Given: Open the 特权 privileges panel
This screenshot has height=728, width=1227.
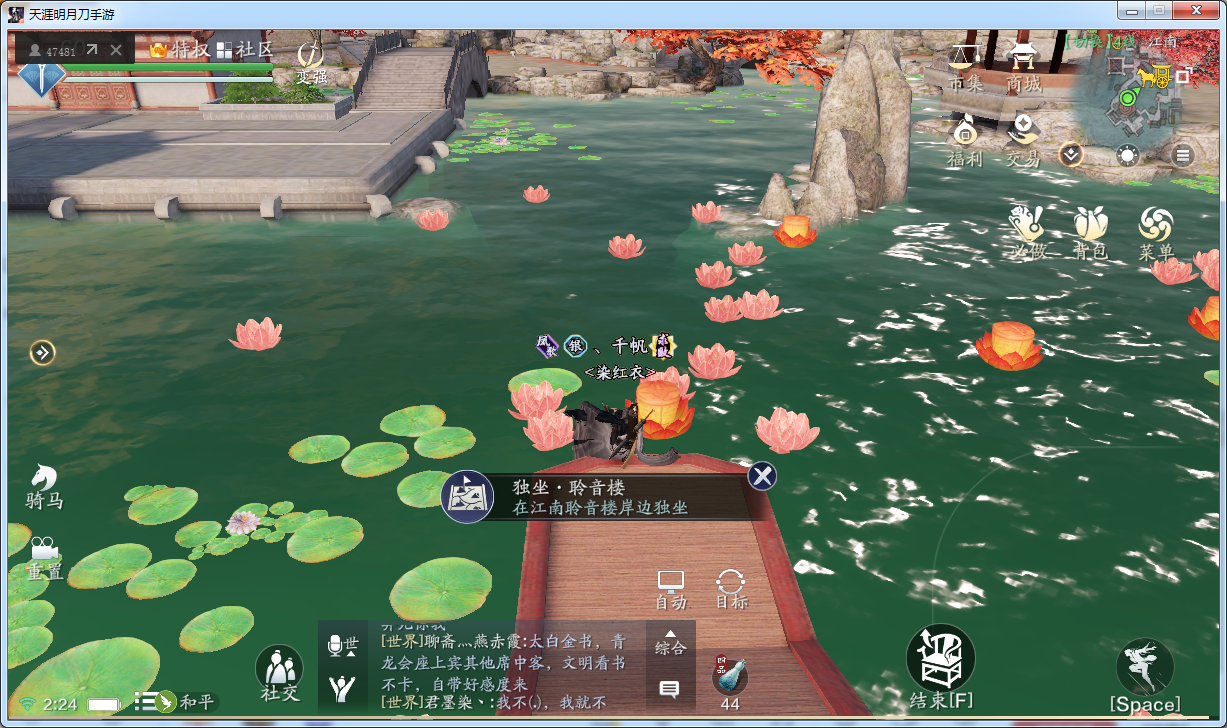Looking at the screenshot, I should (x=178, y=49).
